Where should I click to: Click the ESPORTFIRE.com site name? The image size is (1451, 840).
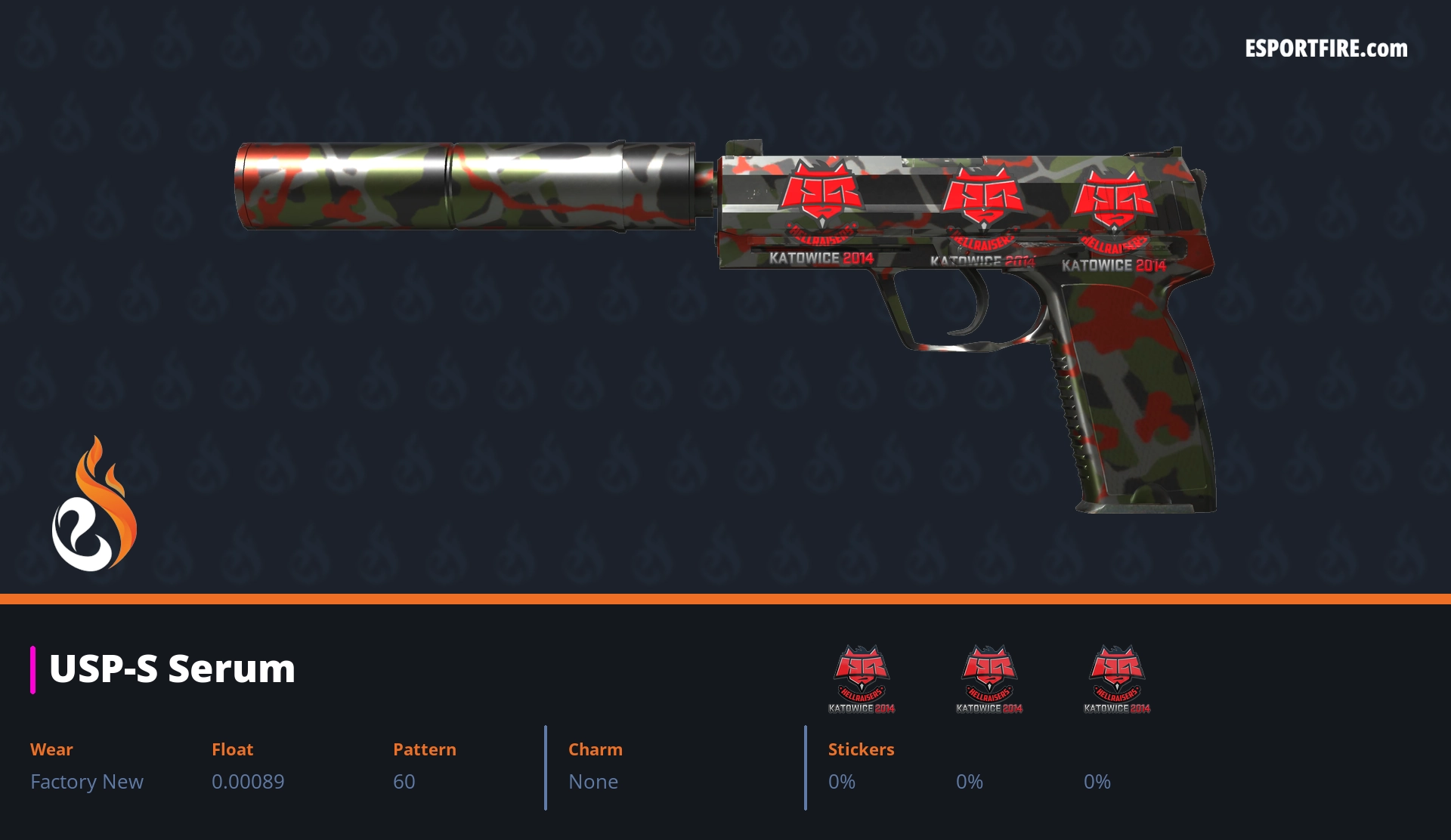[x=1326, y=49]
